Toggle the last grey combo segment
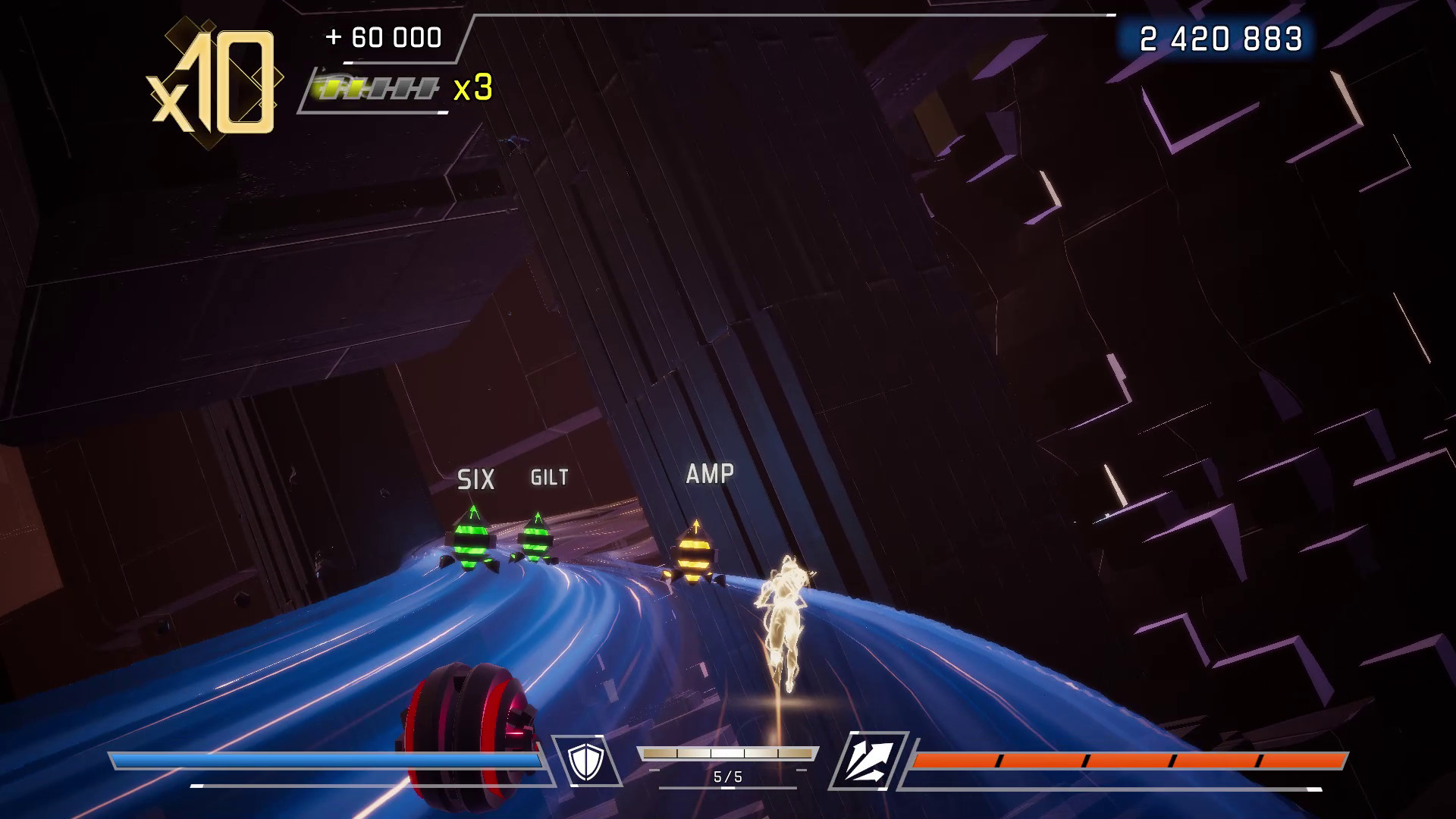Image resolution: width=1456 pixels, height=819 pixels. tap(425, 89)
